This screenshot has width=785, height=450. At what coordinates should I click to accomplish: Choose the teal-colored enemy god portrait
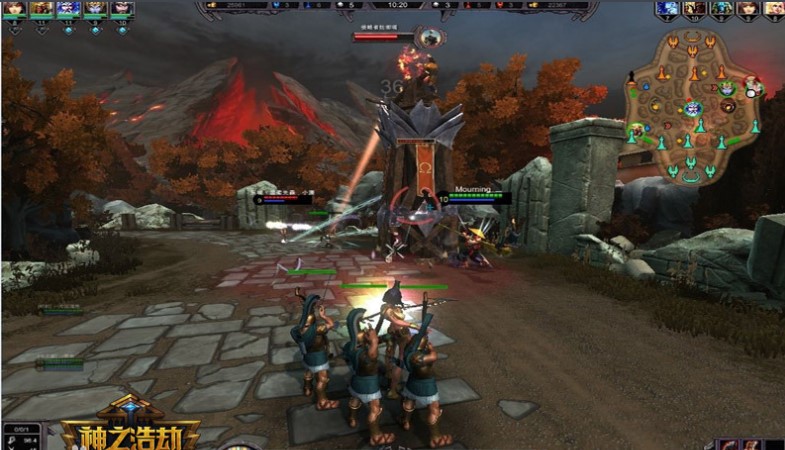pyautogui.click(x=720, y=8)
